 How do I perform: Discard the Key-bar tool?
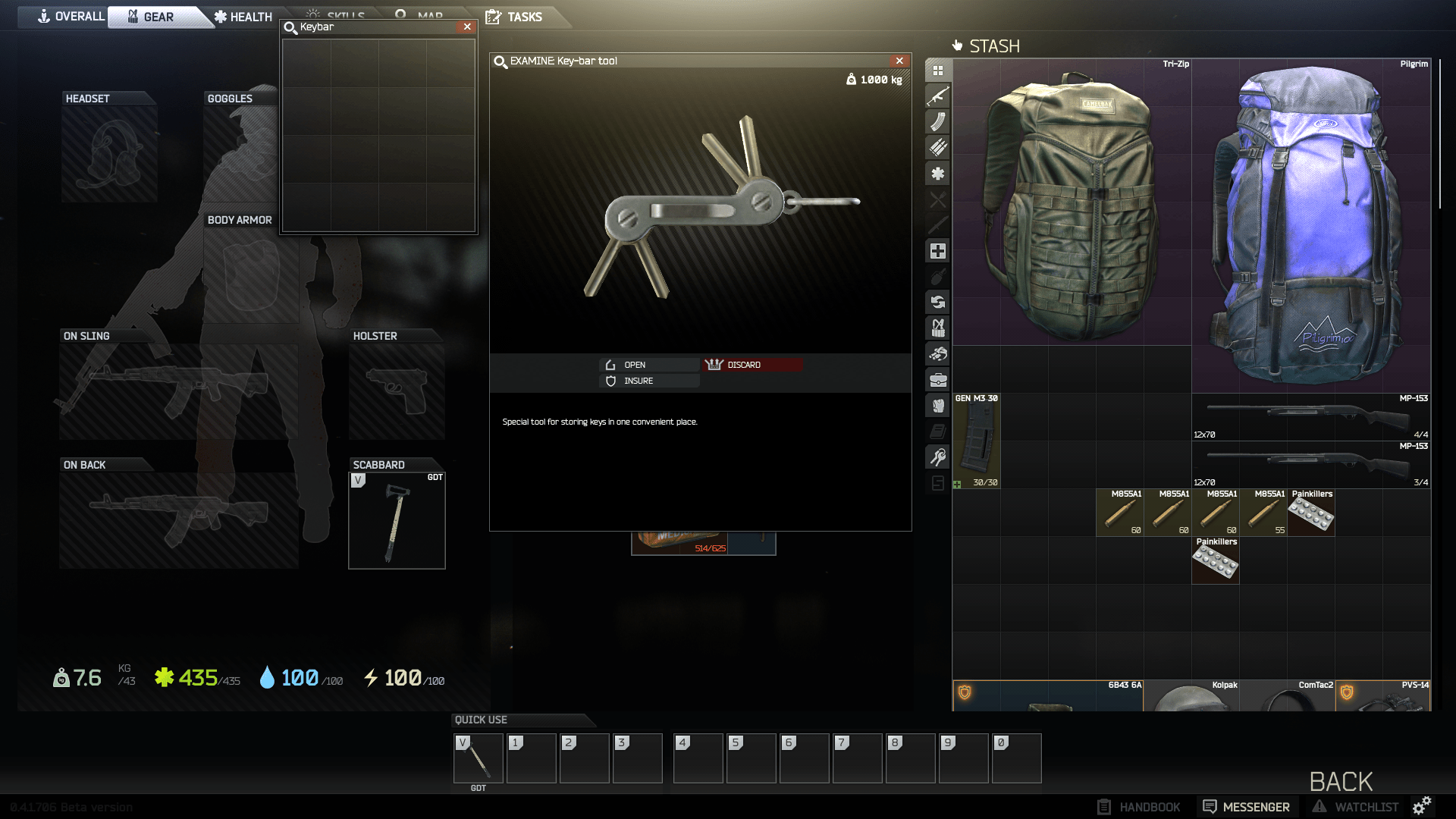tap(751, 364)
